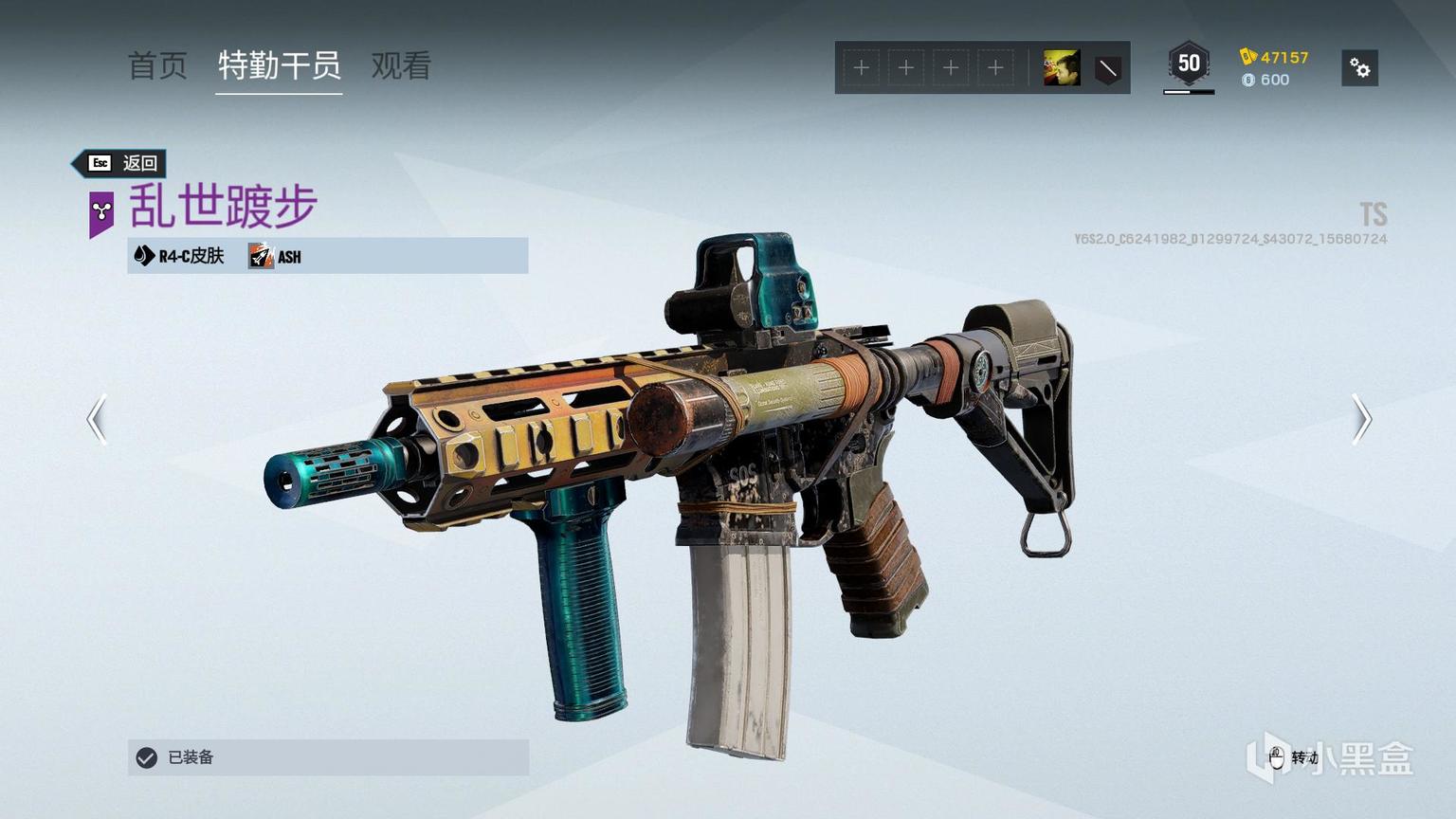The width and height of the screenshot is (1456, 819).
Task: Select the ASH operator tag
Action: (276, 256)
